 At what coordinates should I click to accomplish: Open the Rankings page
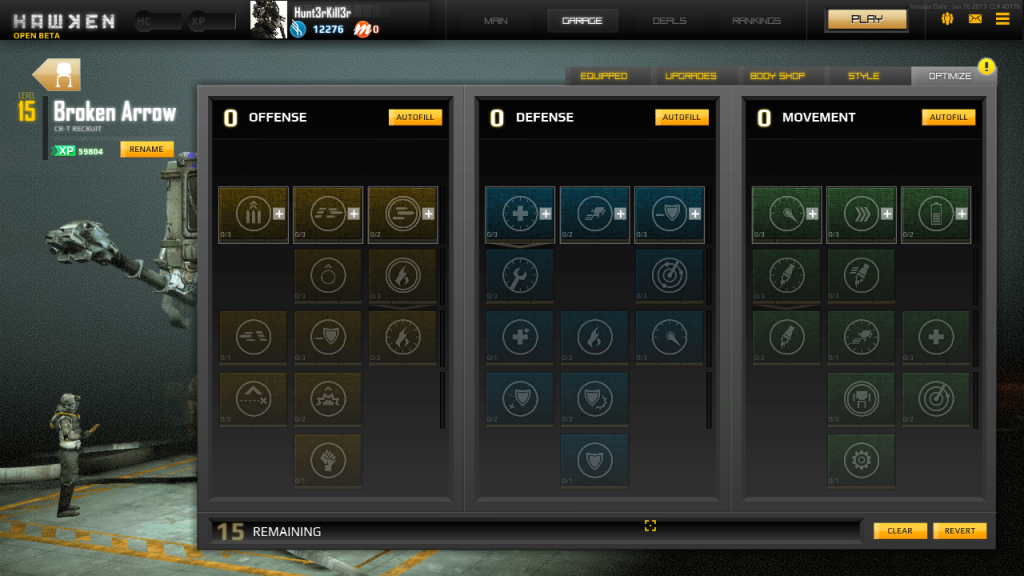pyautogui.click(x=757, y=20)
